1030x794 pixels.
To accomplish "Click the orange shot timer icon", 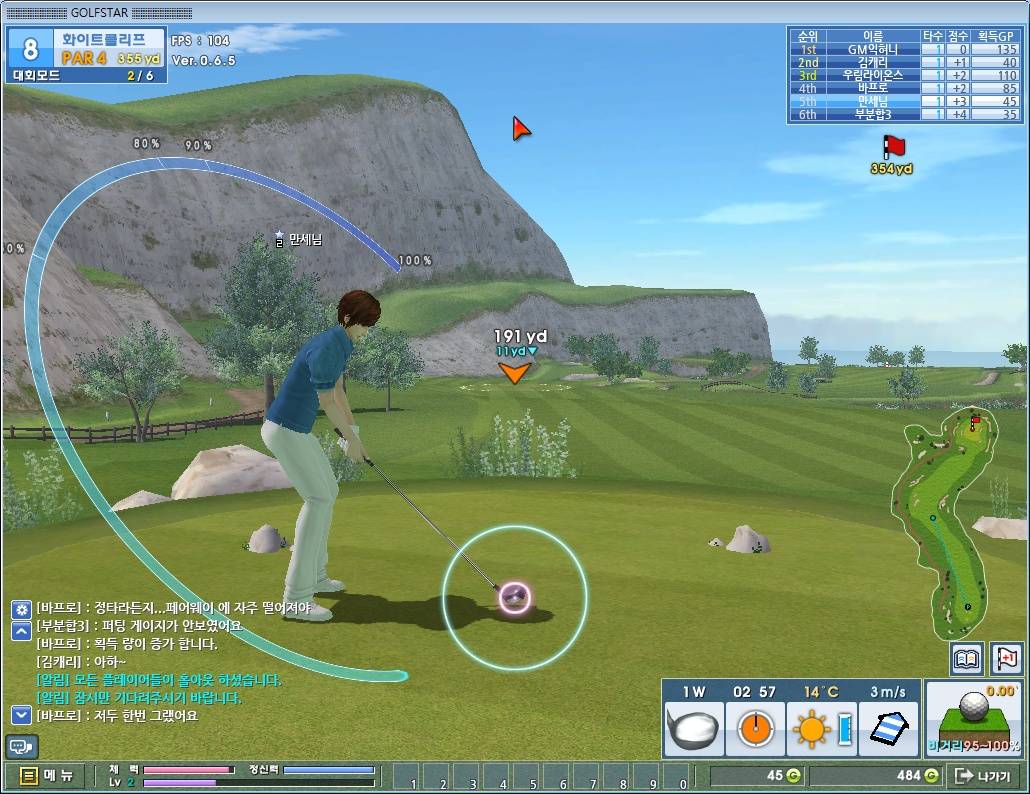I will [754, 730].
